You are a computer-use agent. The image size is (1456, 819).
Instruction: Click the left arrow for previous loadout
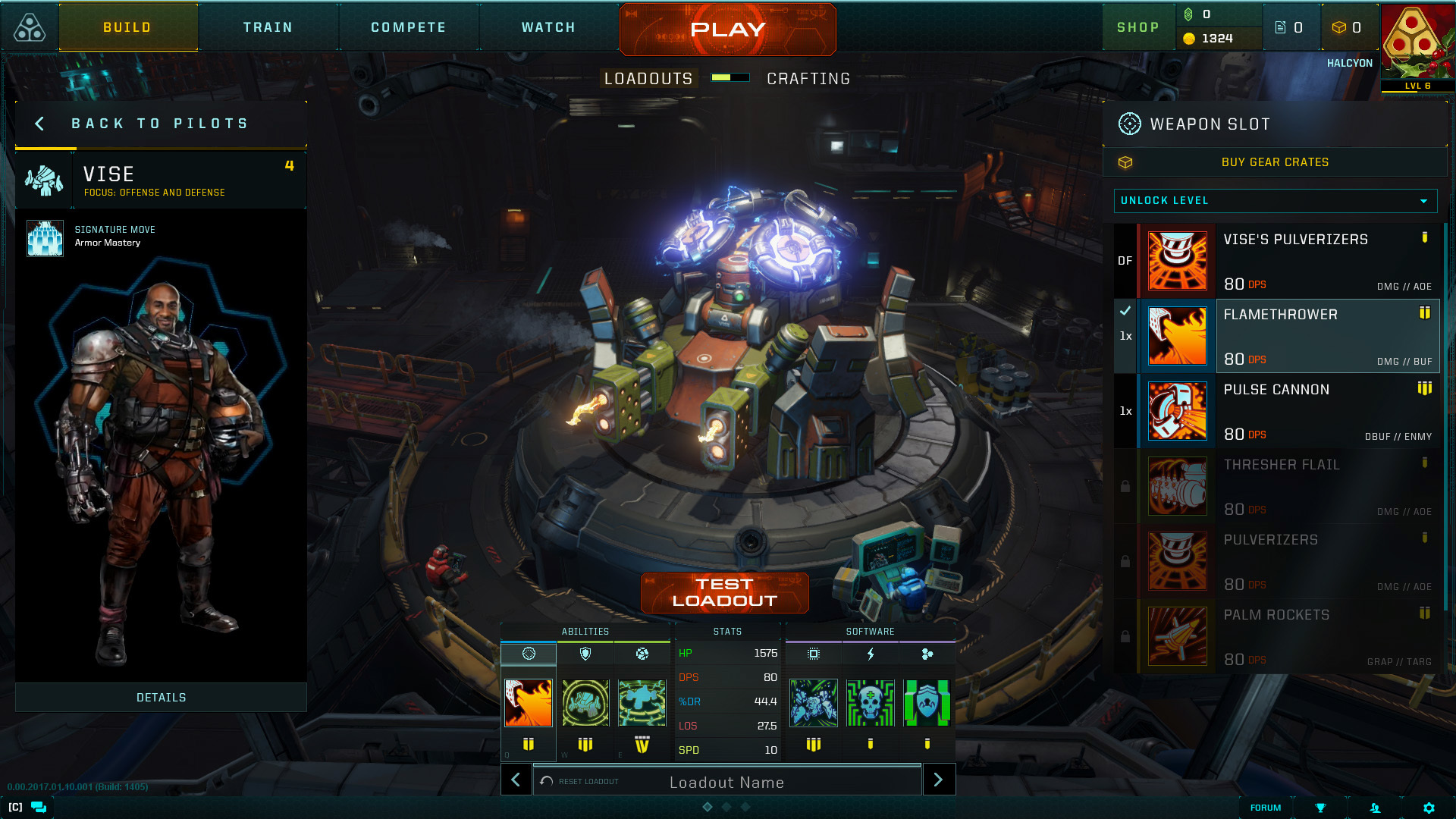(x=516, y=780)
